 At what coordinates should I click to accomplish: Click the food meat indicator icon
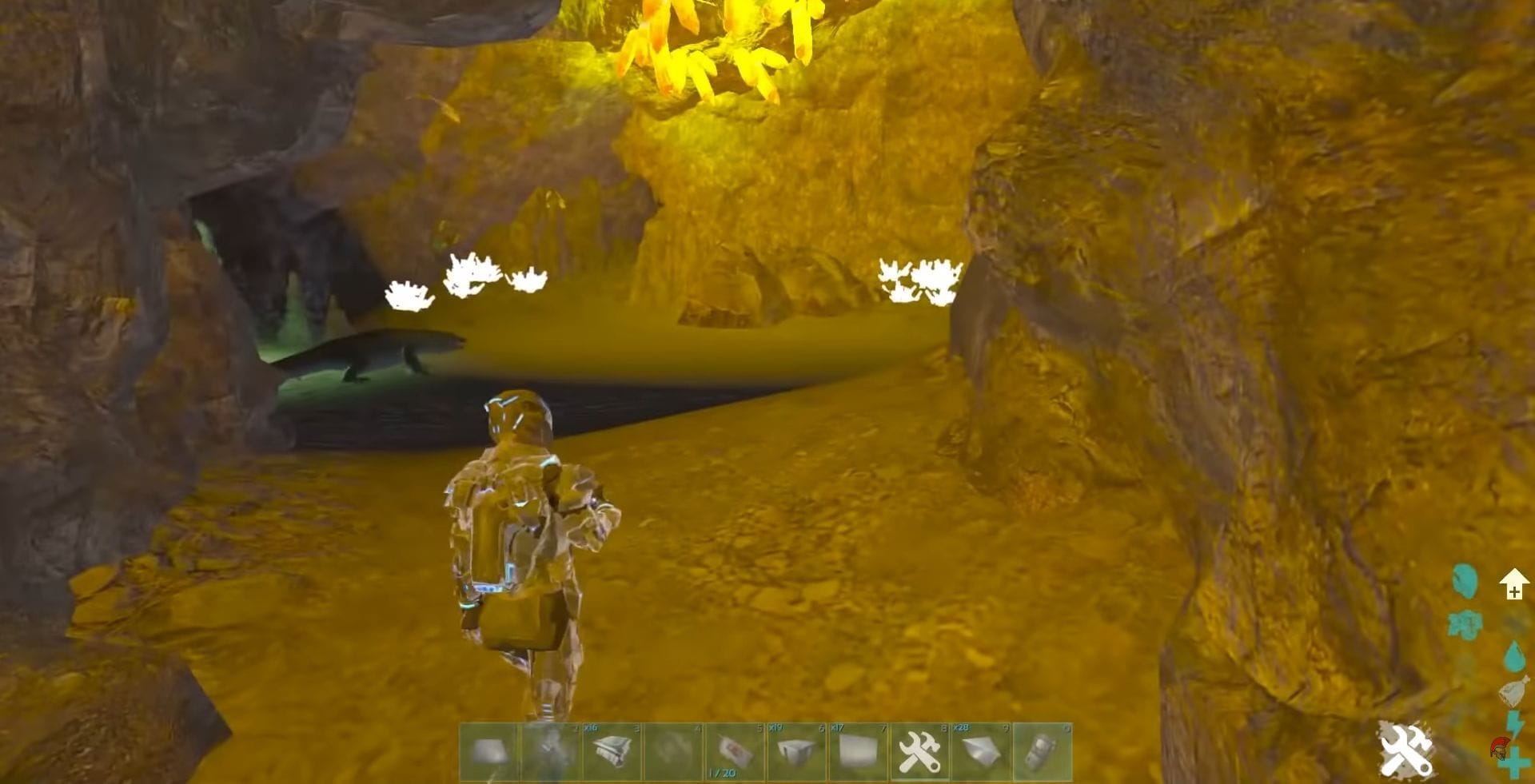pyautogui.click(x=1465, y=582)
